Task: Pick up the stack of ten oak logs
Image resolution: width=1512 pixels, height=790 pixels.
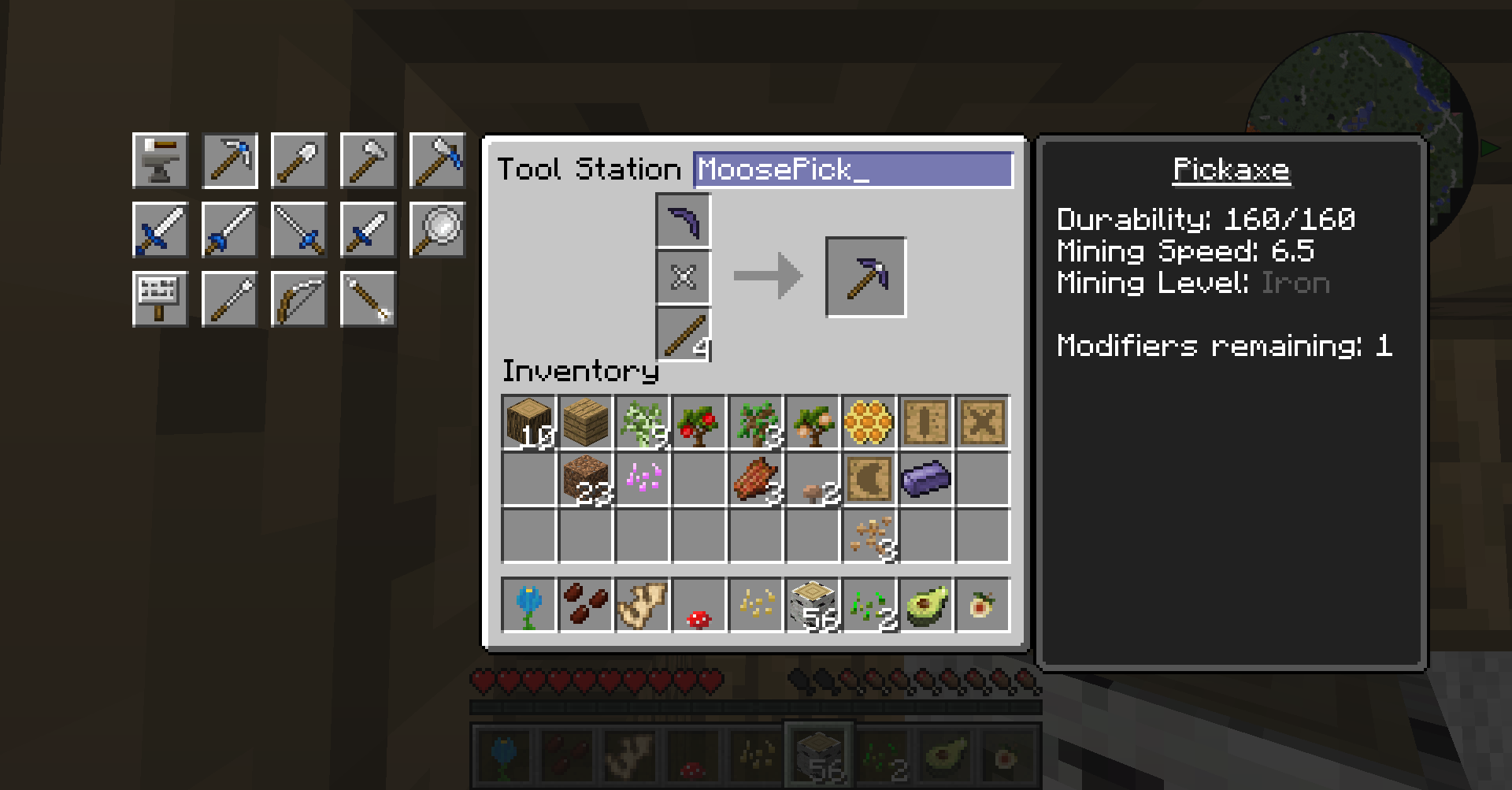Action: point(528,422)
